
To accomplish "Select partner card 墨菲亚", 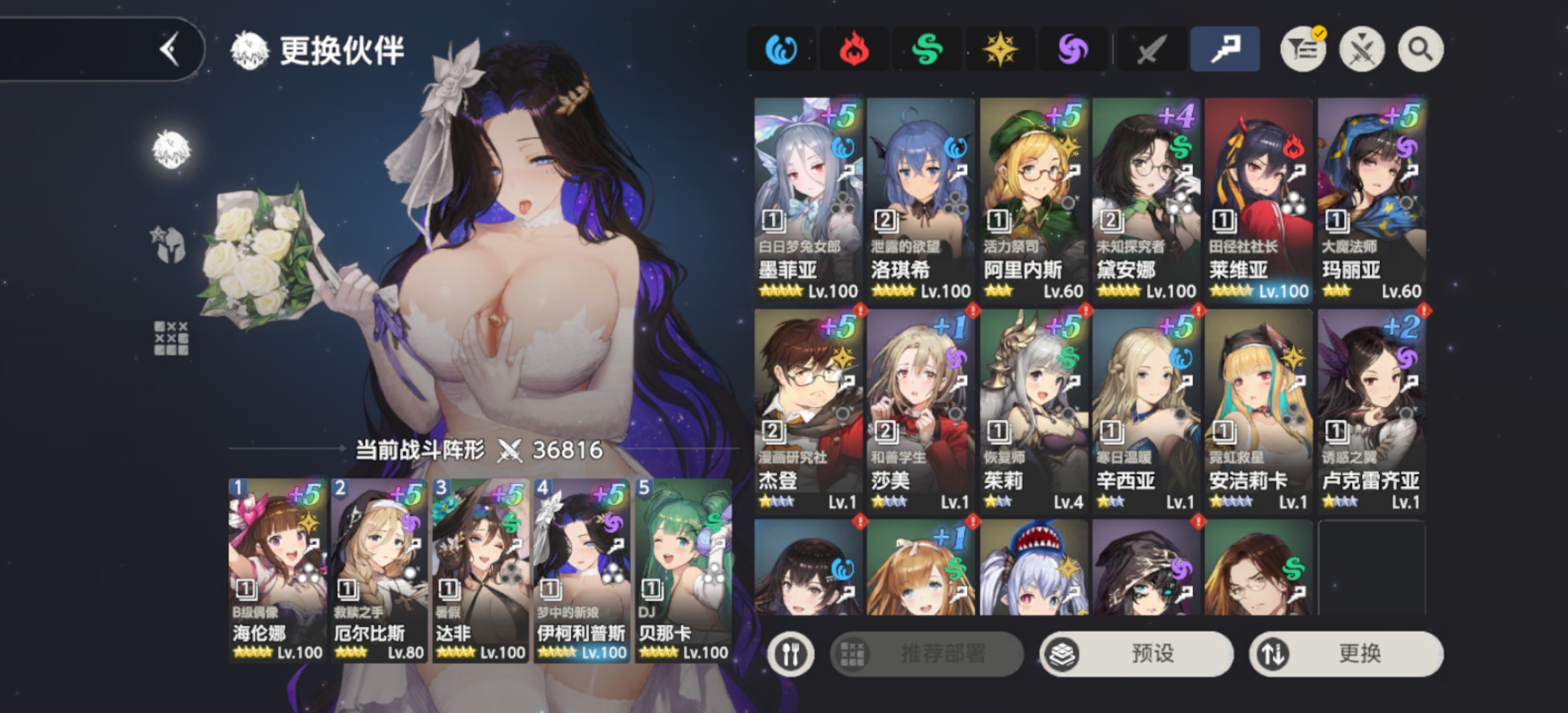I will (808, 199).
